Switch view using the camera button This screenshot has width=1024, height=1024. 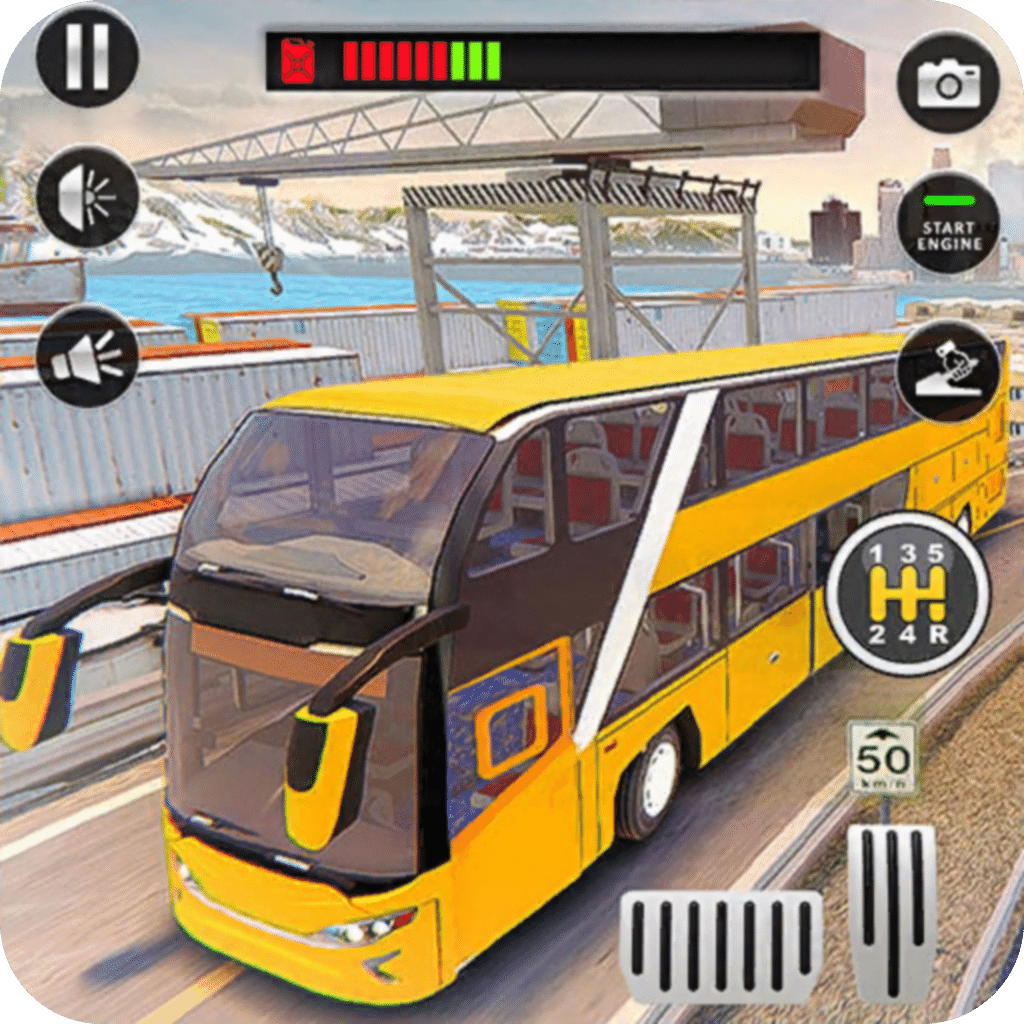947,83
